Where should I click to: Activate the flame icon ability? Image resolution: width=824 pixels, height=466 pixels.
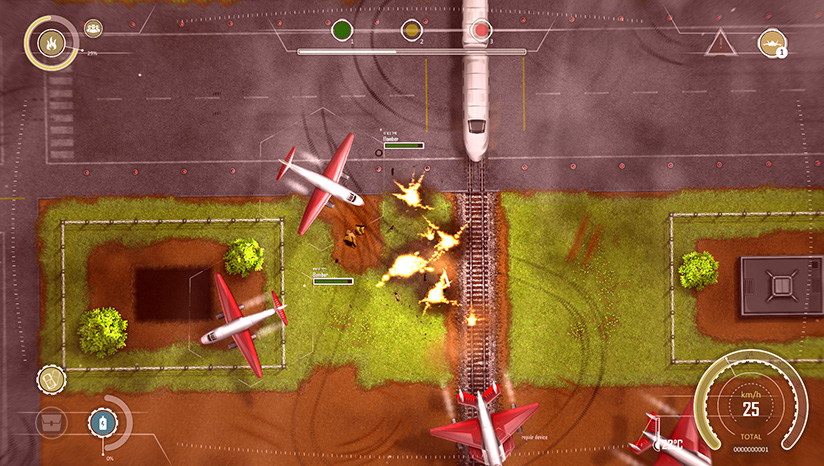(x=51, y=43)
